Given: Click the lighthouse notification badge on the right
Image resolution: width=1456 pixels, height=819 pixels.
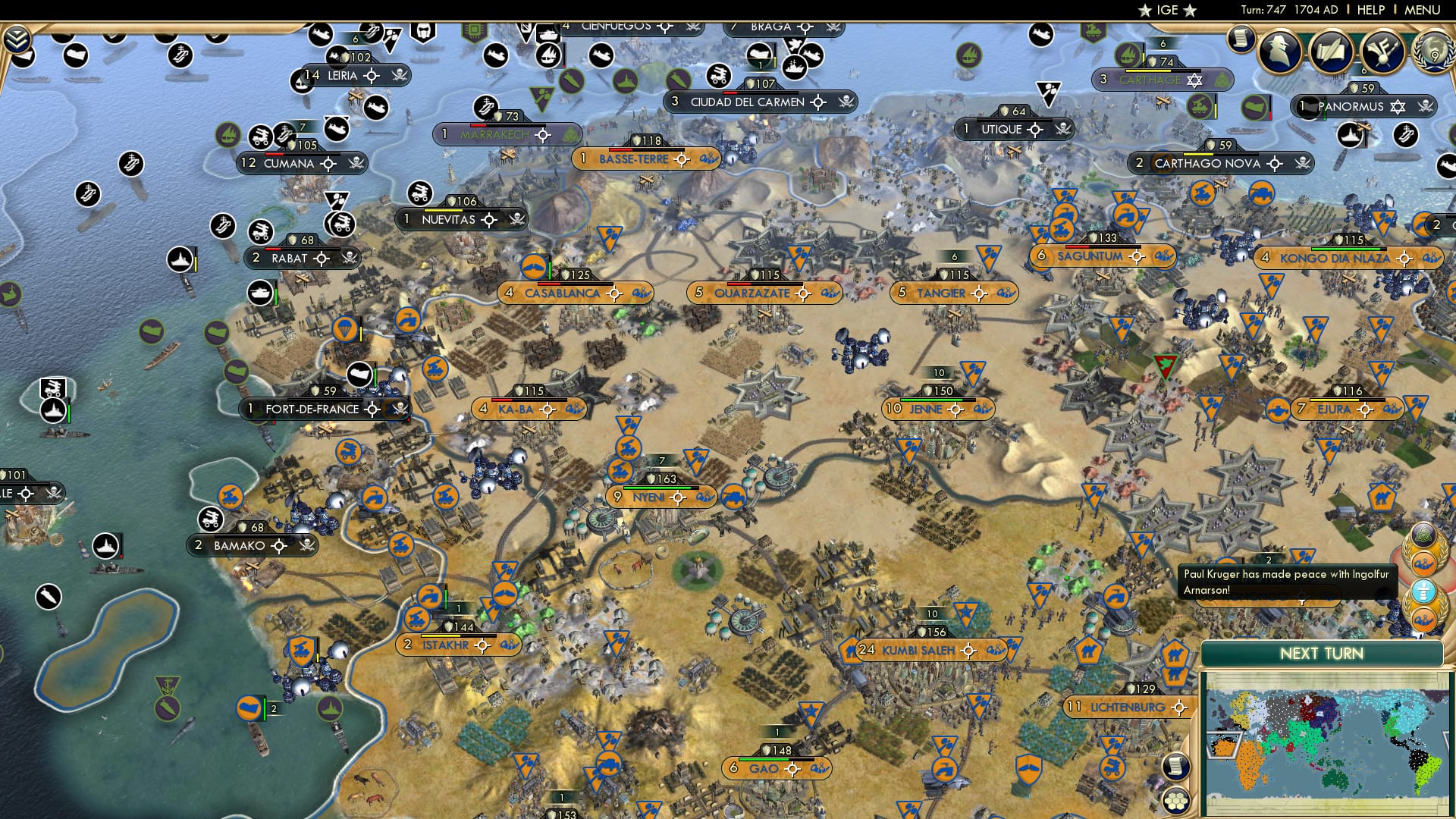Looking at the screenshot, I should tap(1424, 590).
